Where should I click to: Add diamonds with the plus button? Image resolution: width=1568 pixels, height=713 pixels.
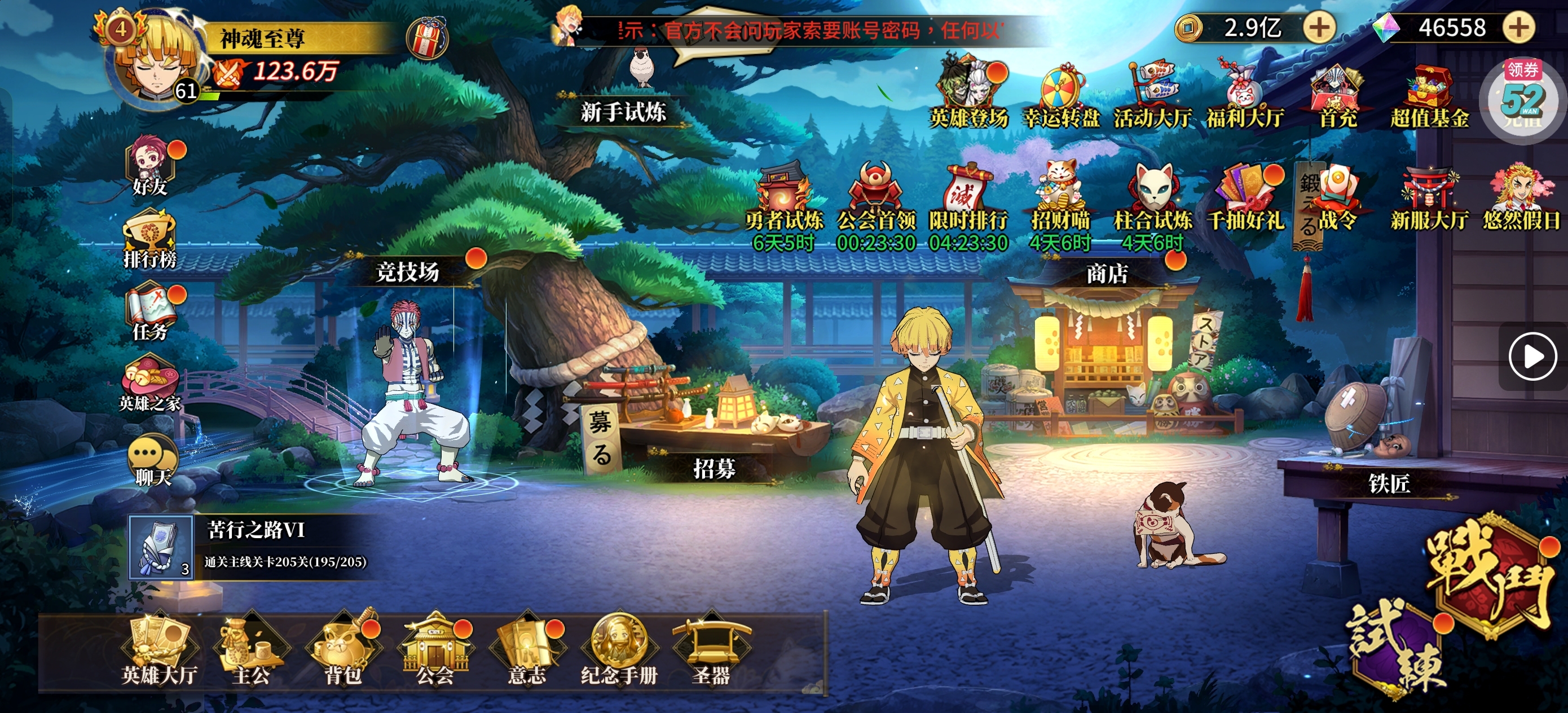[1519, 28]
